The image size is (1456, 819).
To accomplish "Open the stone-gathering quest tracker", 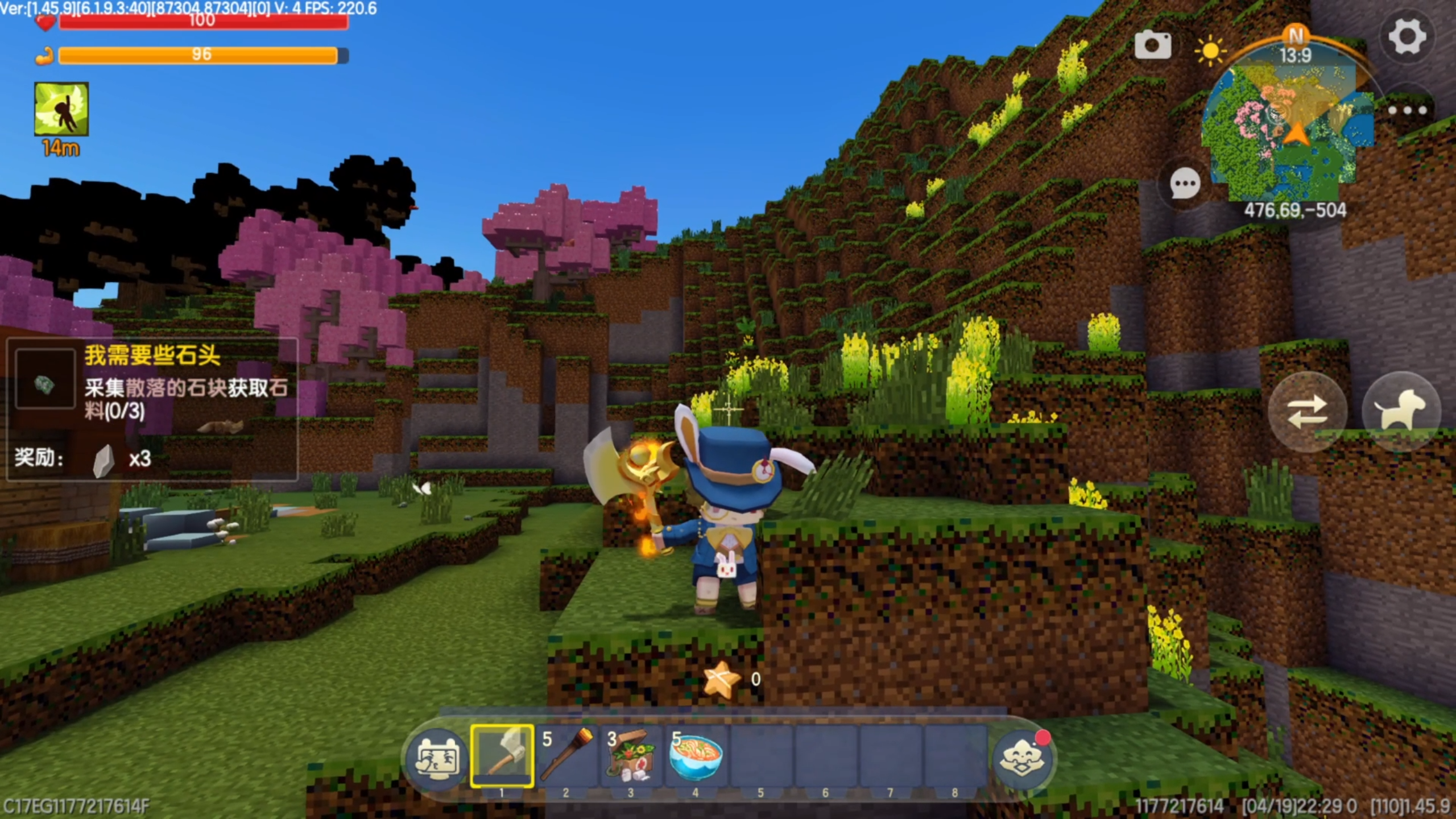I will (152, 408).
